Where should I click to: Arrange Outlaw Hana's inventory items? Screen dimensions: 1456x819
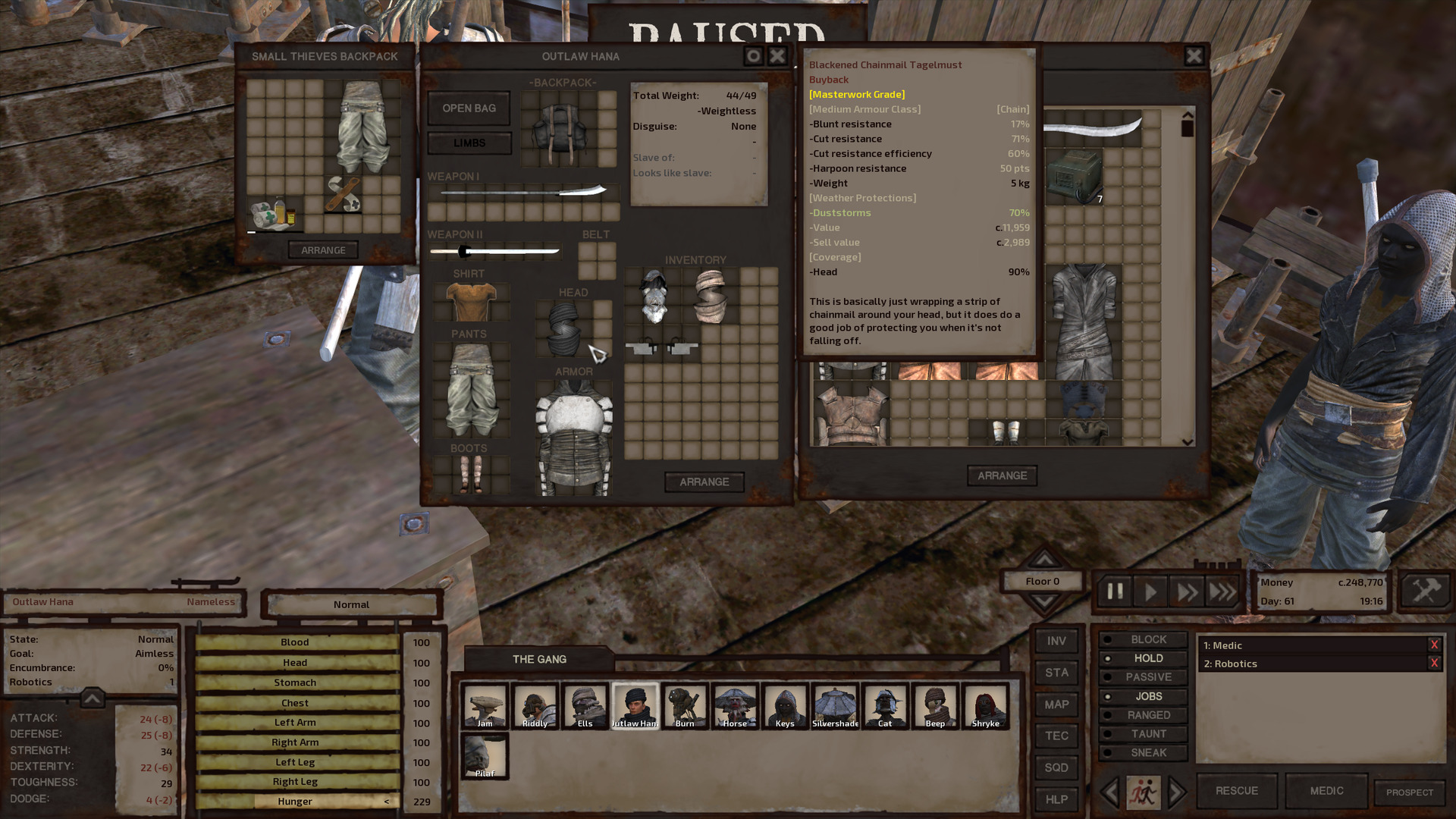click(704, 482)
